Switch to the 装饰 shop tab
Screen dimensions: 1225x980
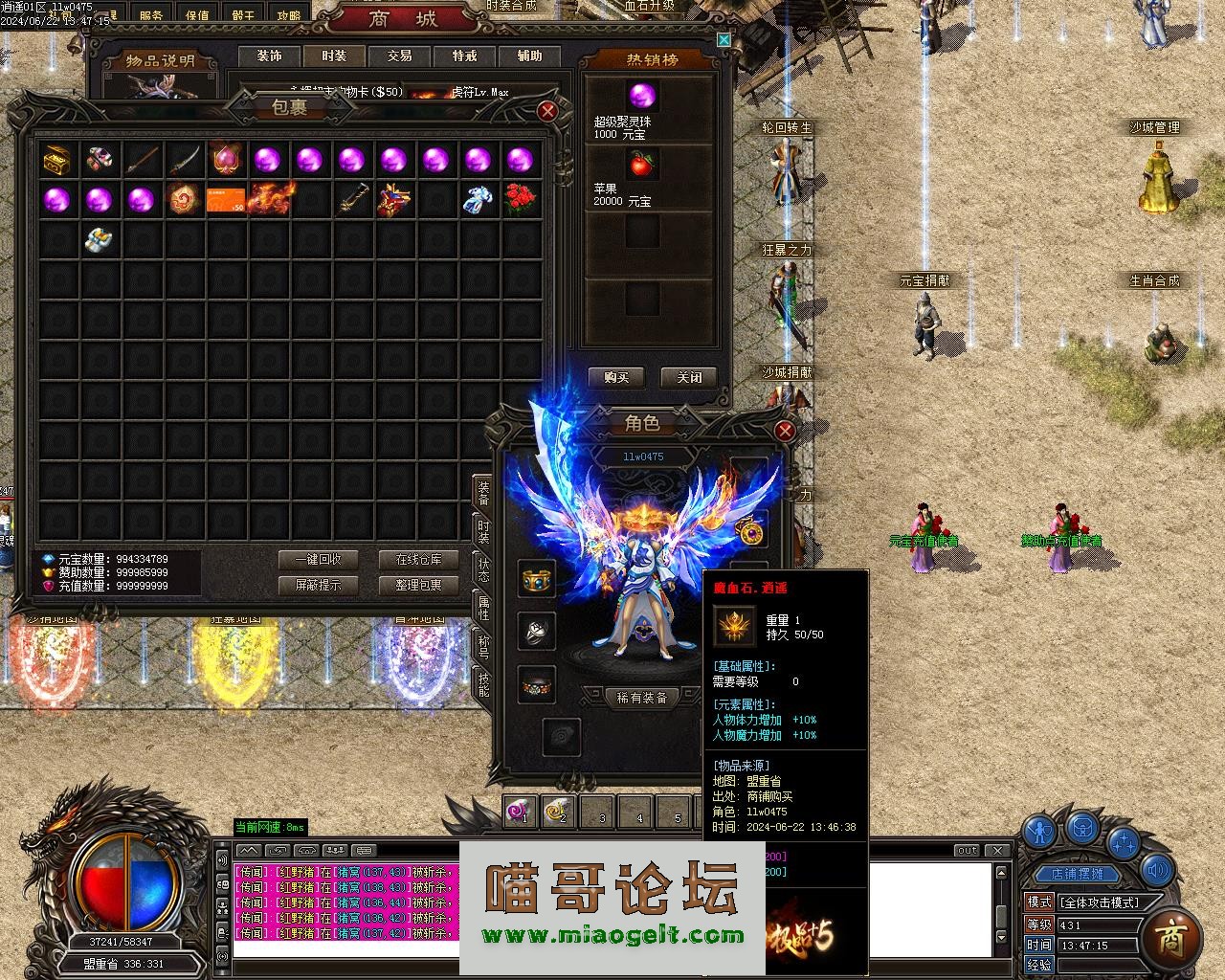coord(269,56)
